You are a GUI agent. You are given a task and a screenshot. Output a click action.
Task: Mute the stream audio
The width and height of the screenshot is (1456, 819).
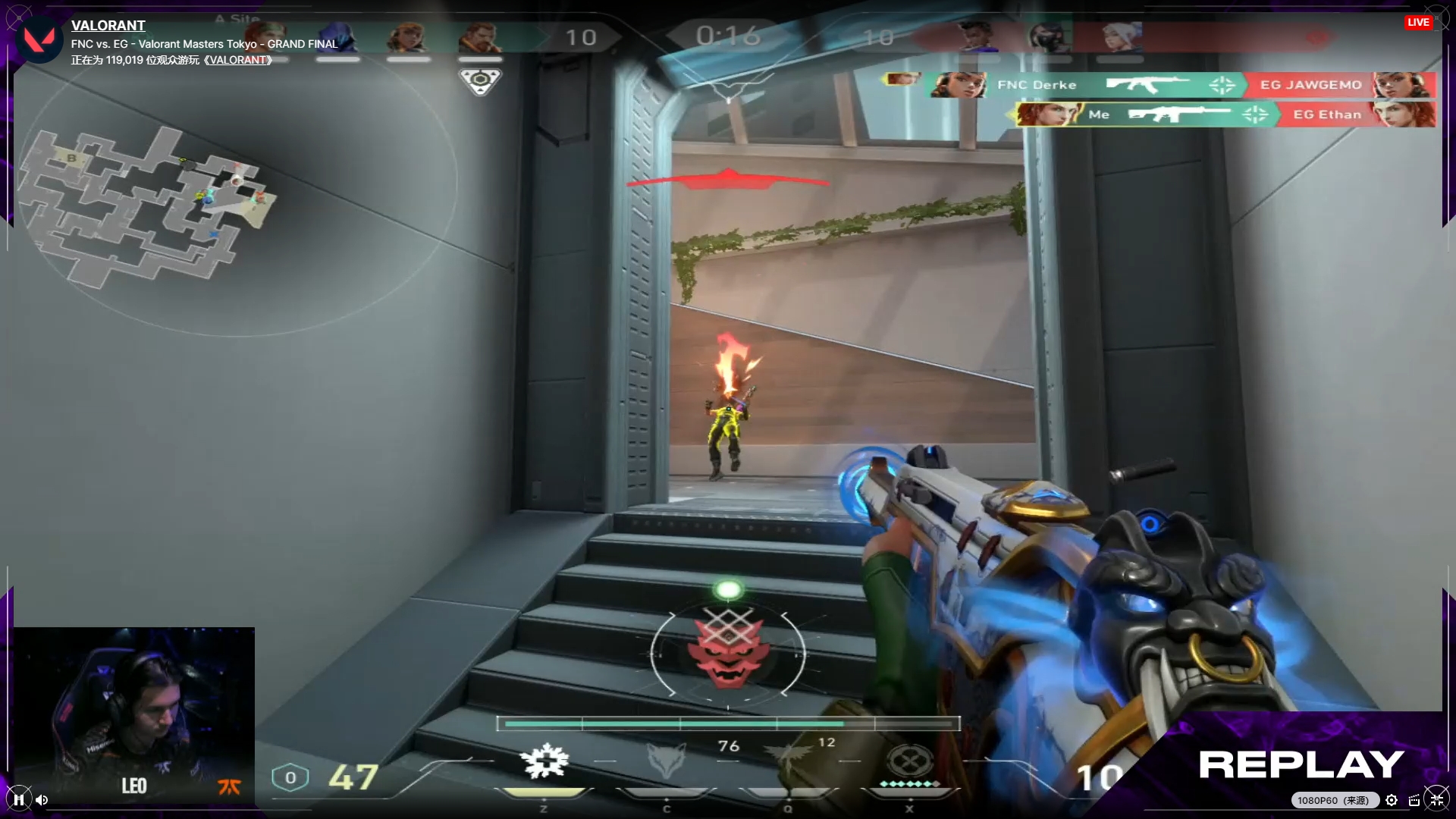pyautogui.click(x=42, y=799)
